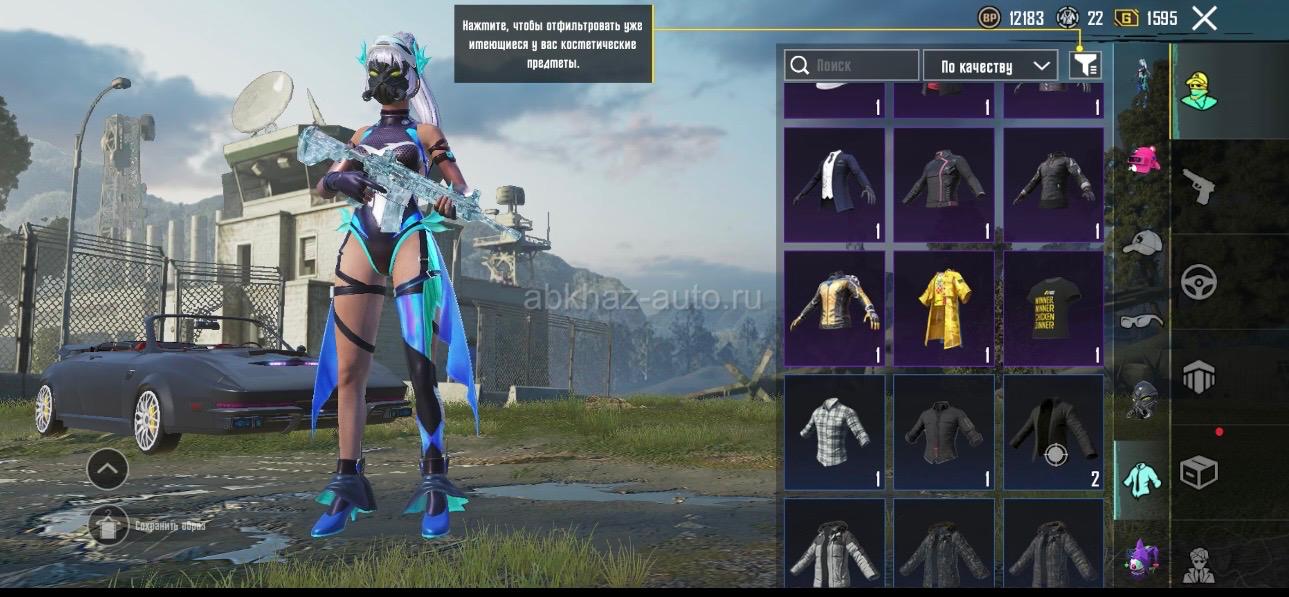The width and height of the screenshot is (1289, 597).
Task: Choose the Winner Winner Chicken Dinner t-shirt
Action: pos(1053,308)
